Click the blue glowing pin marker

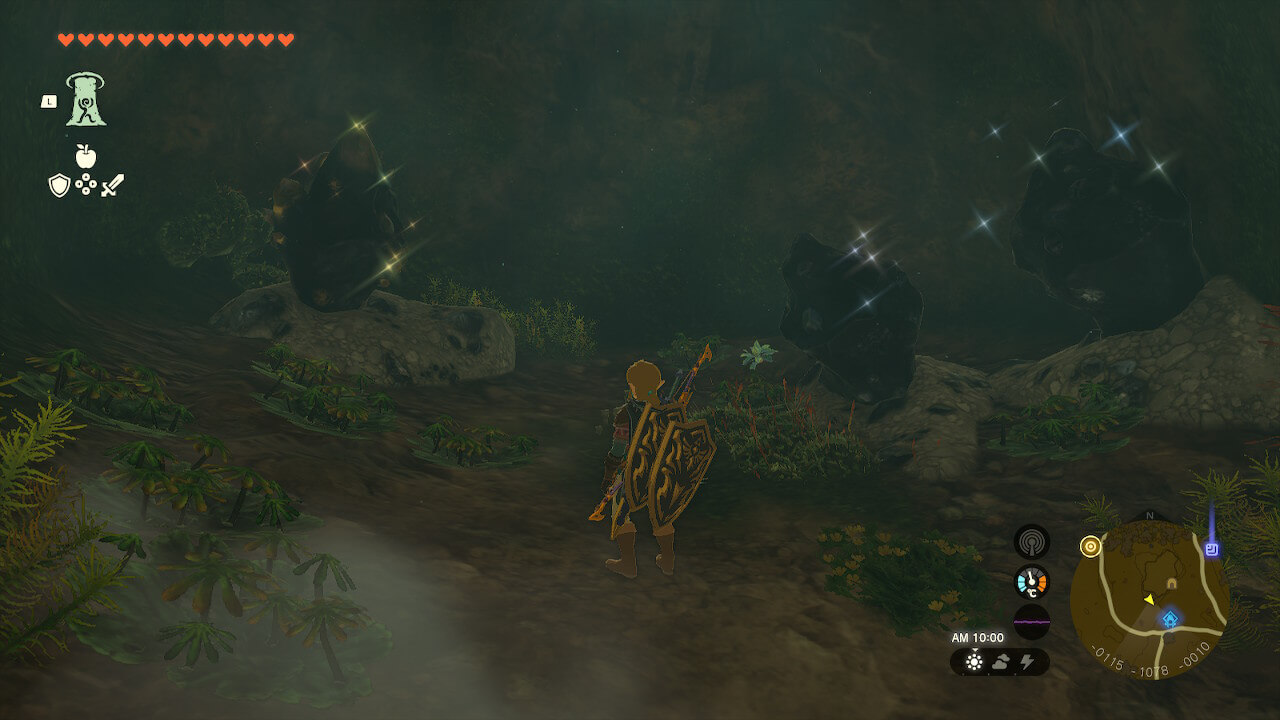(1213, 549)
